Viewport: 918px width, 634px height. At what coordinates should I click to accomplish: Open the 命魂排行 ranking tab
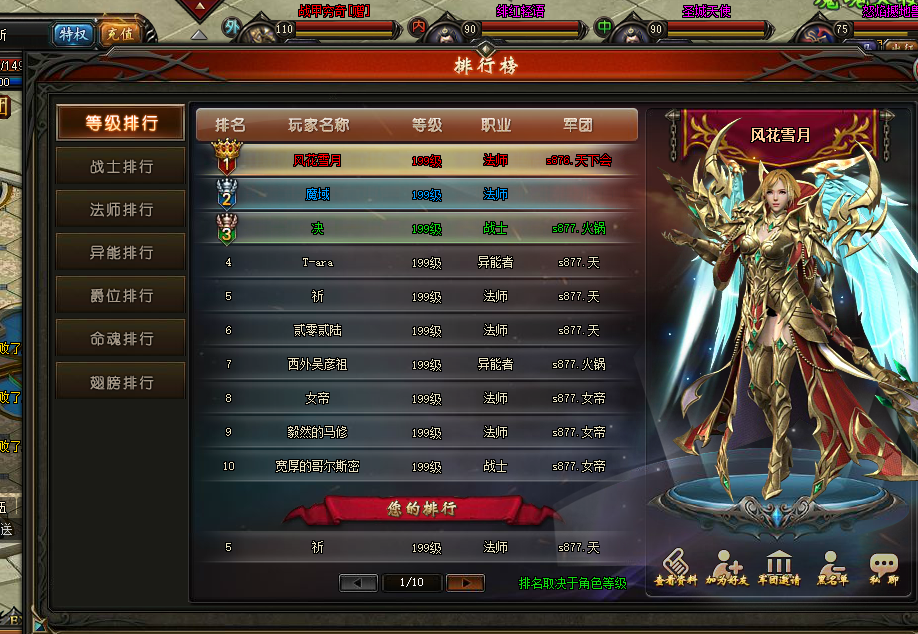pyautogui.click(x=121, y=339)
